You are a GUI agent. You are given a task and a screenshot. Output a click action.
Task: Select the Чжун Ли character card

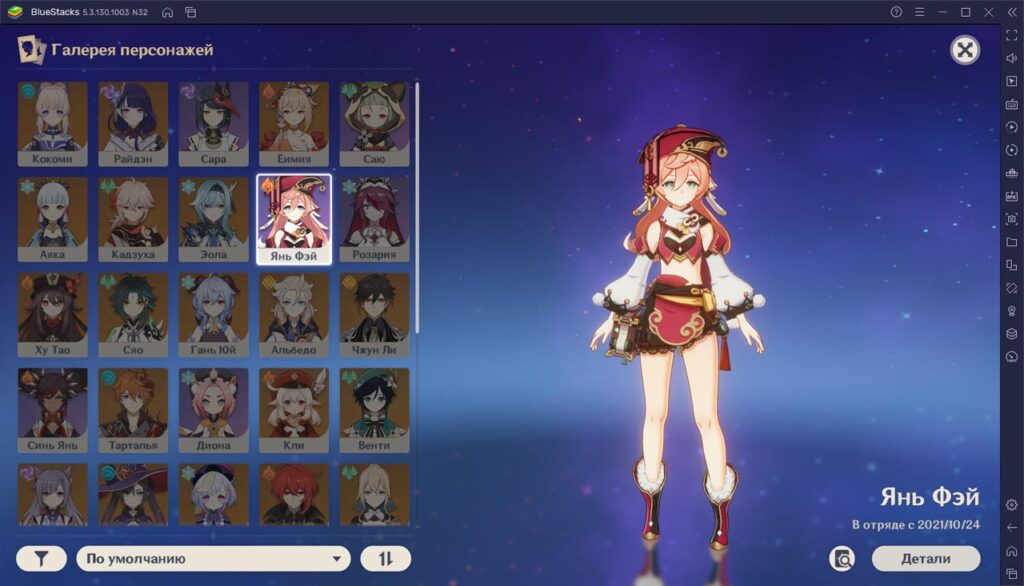[x=374, y=315]
